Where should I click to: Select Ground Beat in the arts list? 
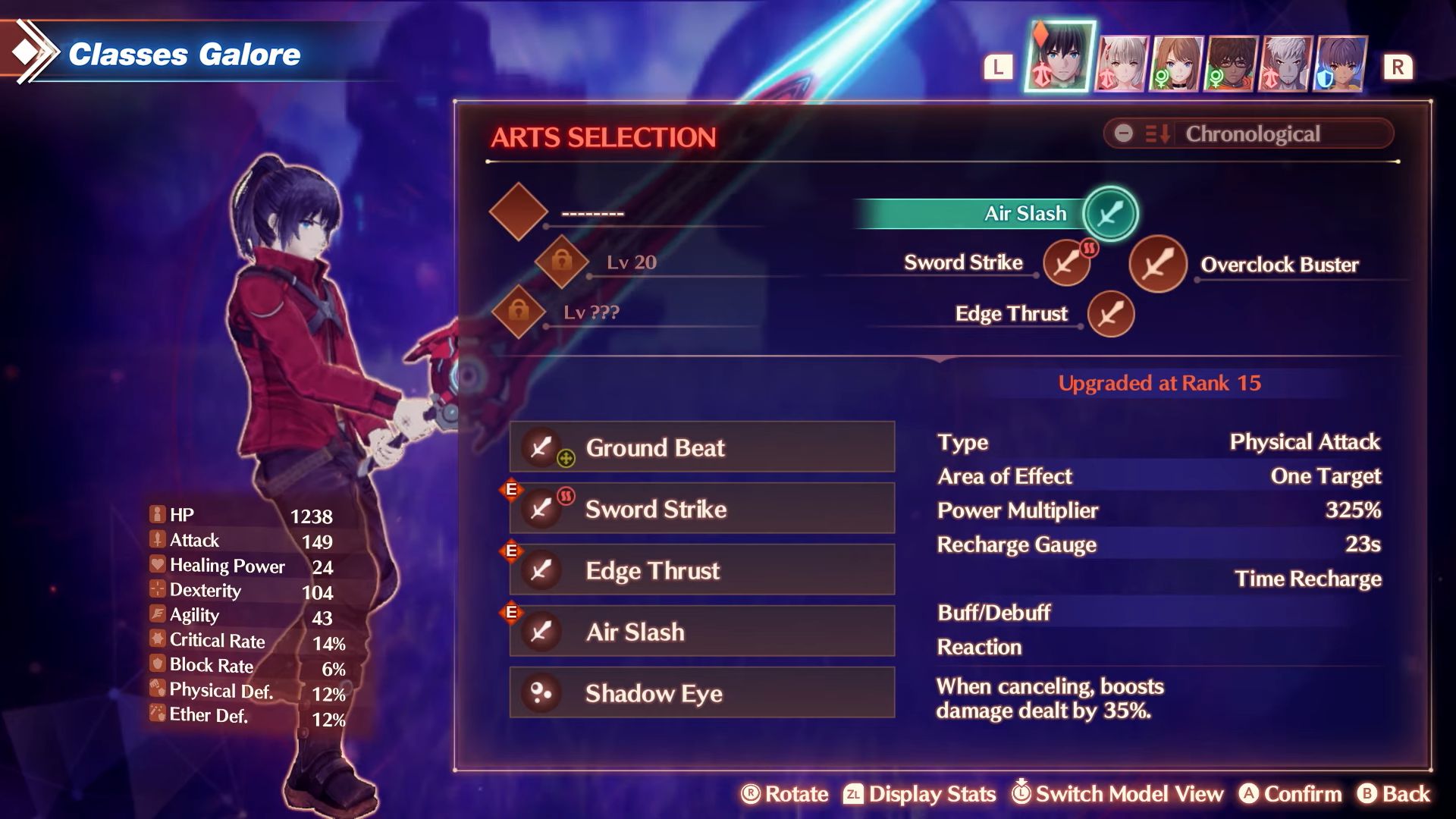[x=701, y=447]
